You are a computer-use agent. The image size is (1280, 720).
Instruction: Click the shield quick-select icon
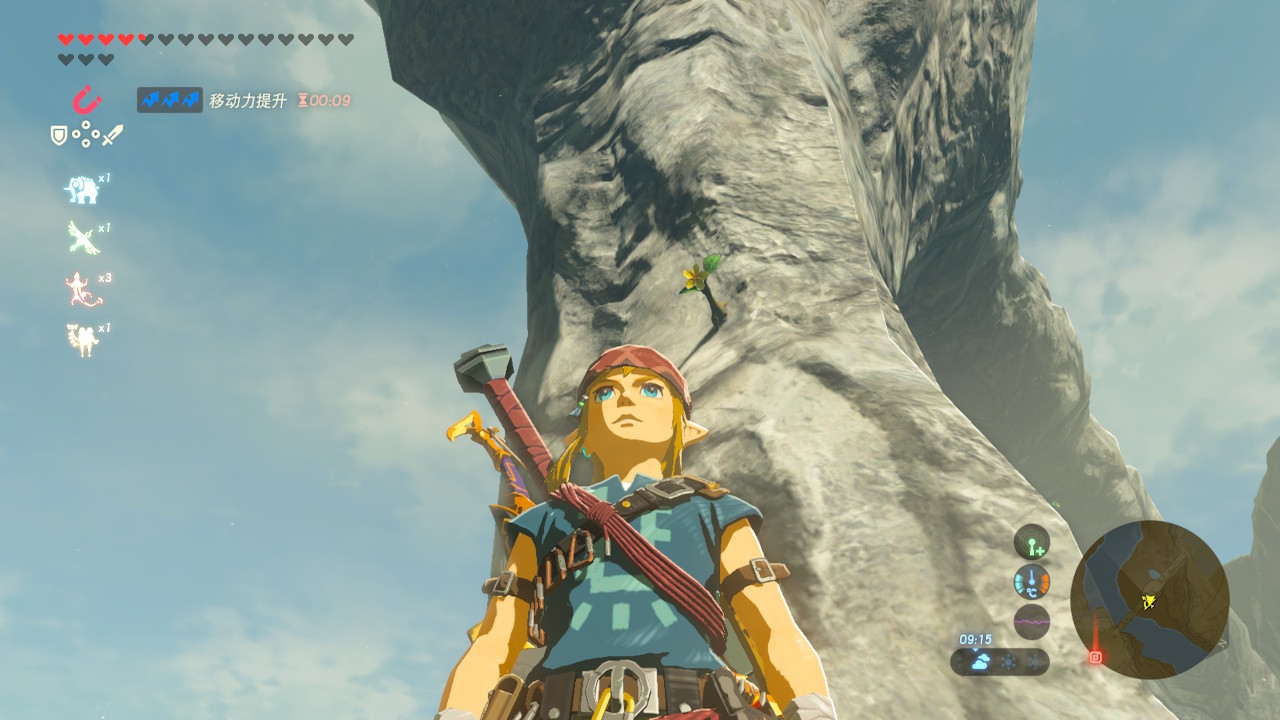pos(59,135)
